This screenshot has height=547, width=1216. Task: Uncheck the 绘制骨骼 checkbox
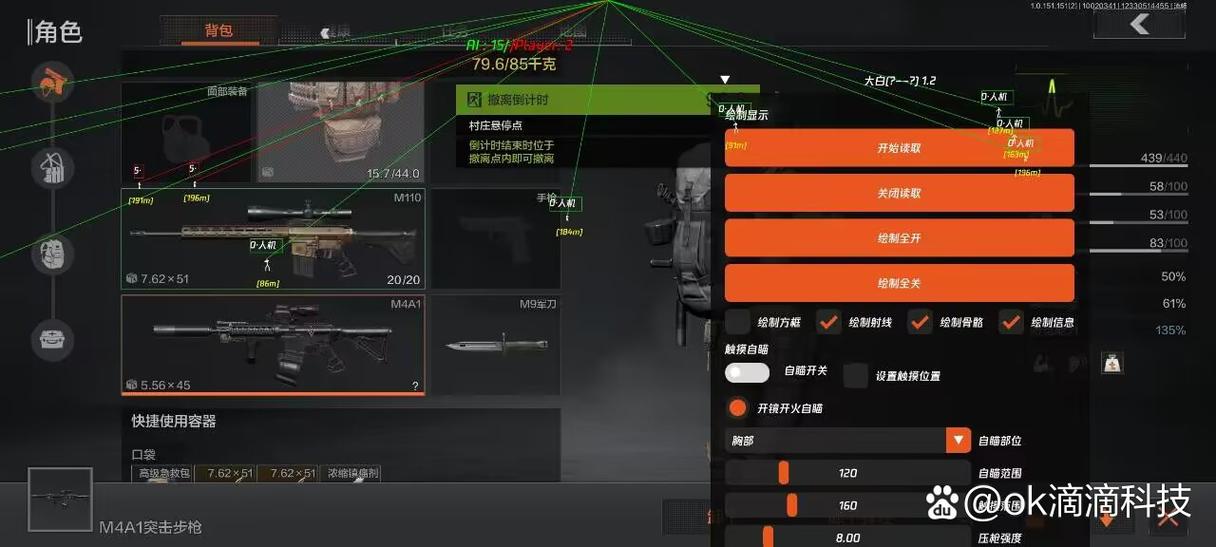click(x=920, y=322)
